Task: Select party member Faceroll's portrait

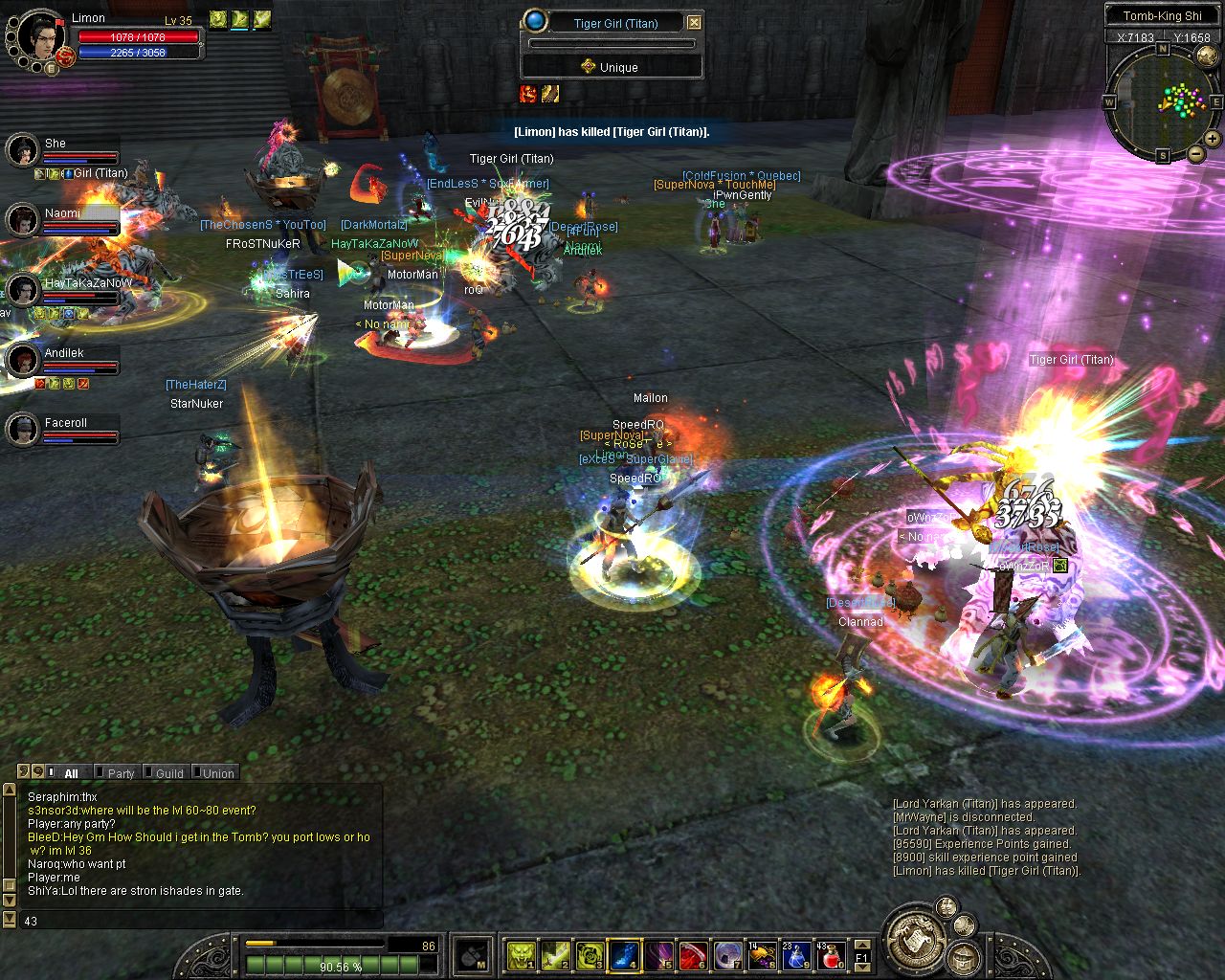Action: (x=22, y=429)
